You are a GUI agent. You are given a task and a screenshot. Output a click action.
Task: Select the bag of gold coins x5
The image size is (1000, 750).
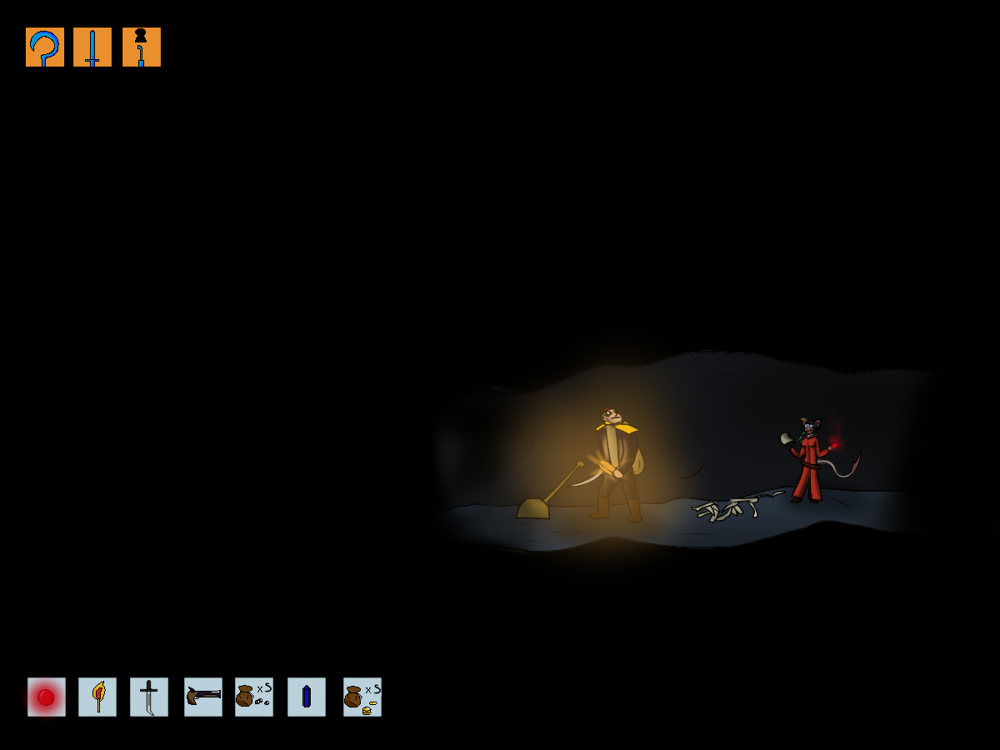click(x=362, y=697)
